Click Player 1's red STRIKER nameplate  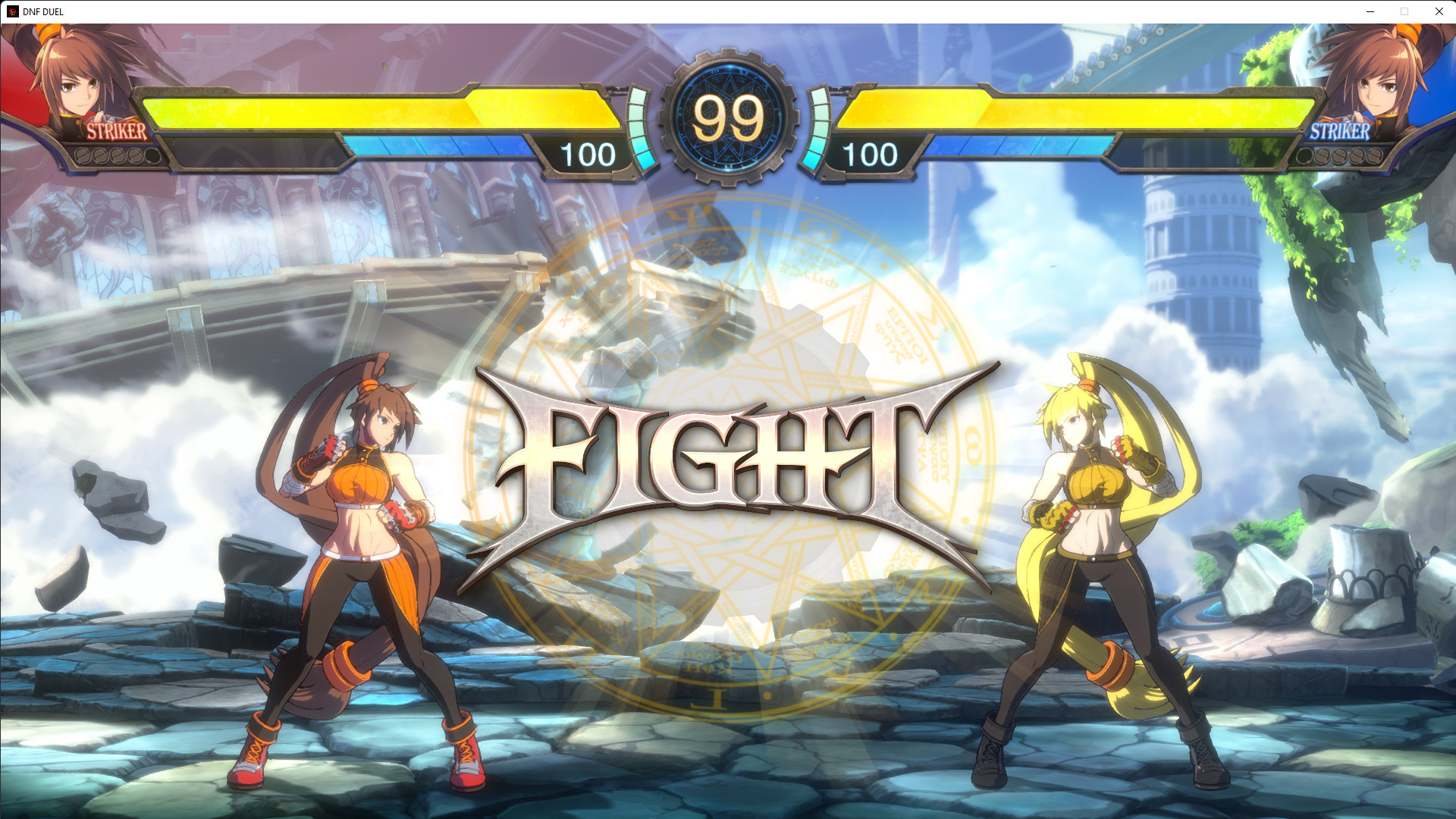[115, 133]
